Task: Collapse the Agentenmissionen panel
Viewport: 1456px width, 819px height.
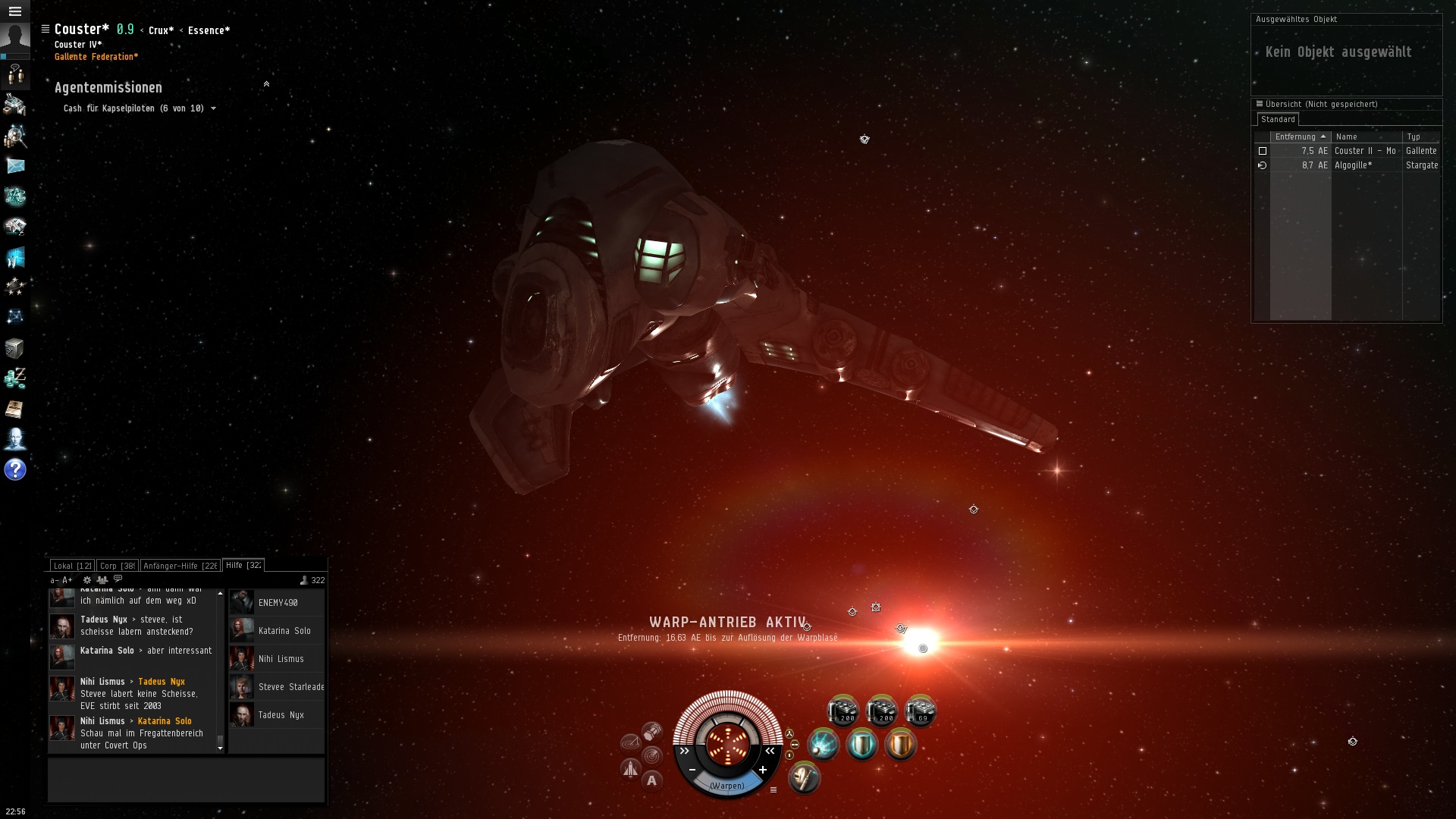Action: (x=266, y=84)
